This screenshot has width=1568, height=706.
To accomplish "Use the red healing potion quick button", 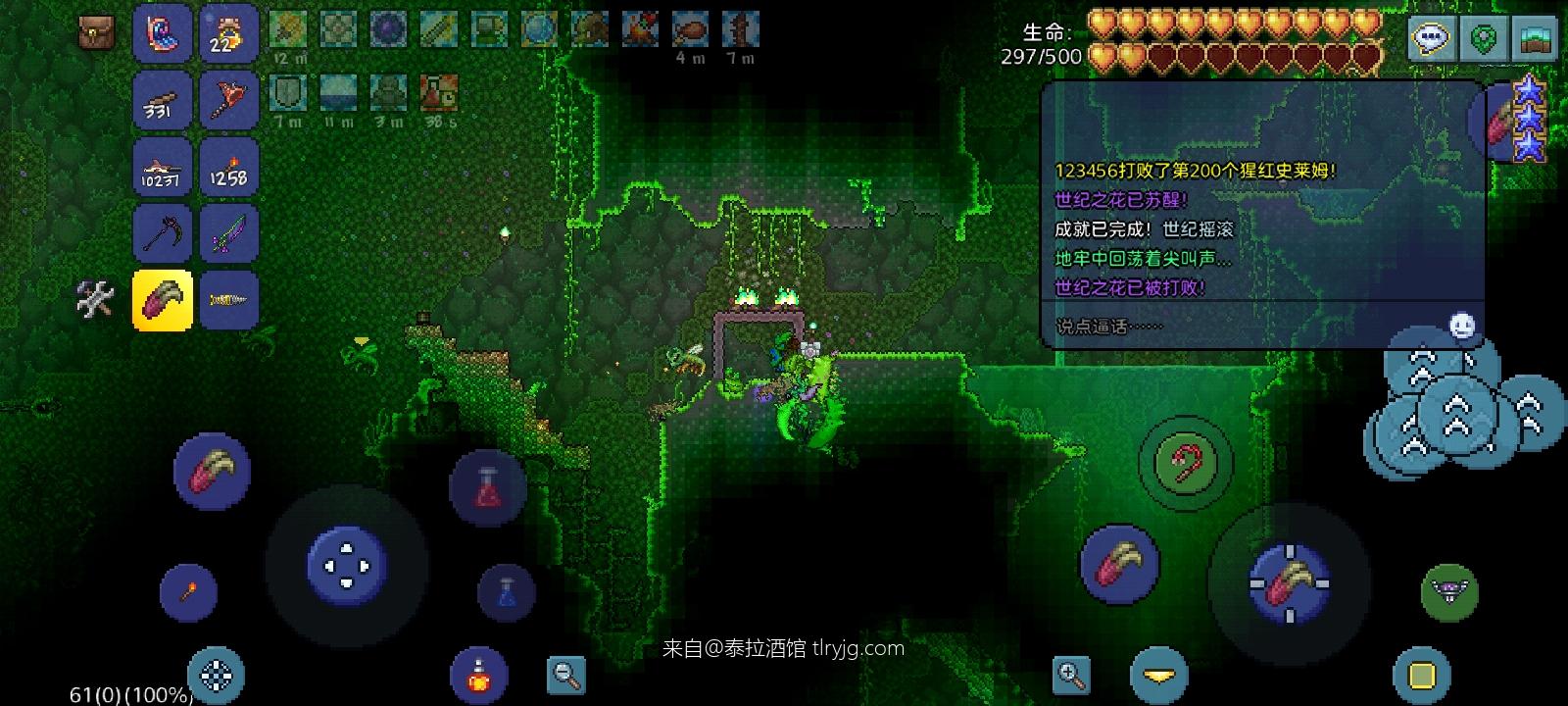I will pyautogui.click(x=488, y=486).
